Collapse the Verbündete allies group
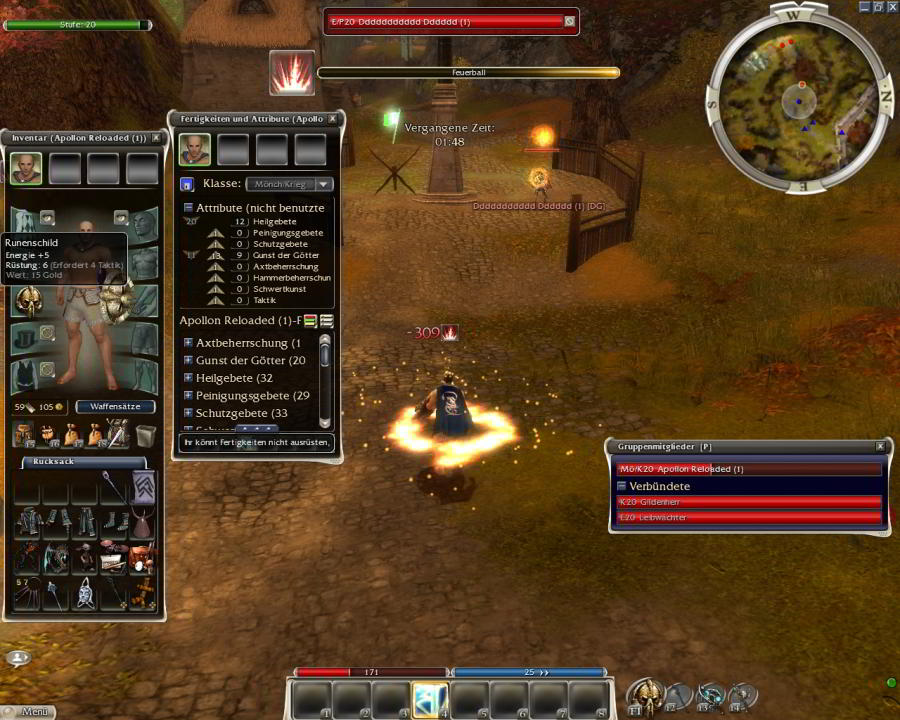The image size is (900, 720). click(621, 486)
